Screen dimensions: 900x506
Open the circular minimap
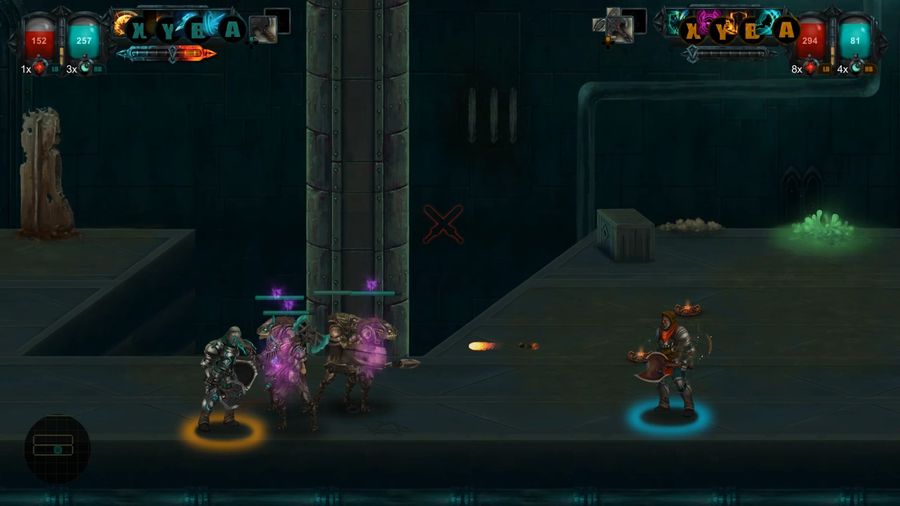[x=57, y=449]
